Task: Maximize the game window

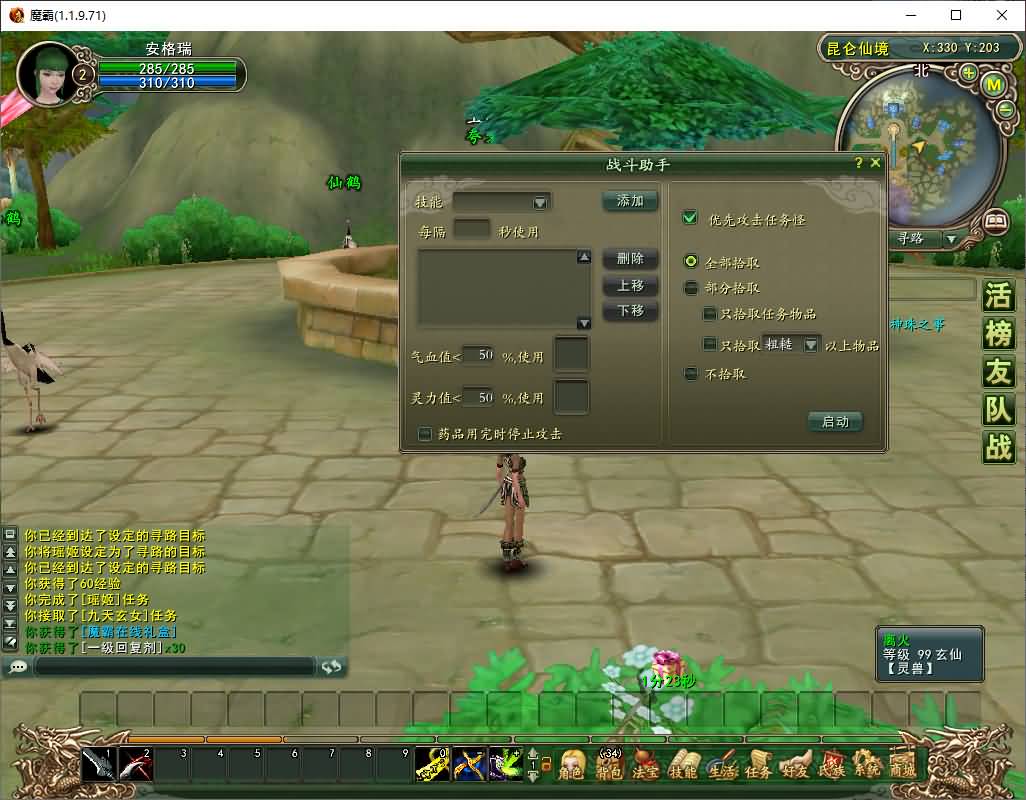Action: pyautogui.click(x=956, y=15)
